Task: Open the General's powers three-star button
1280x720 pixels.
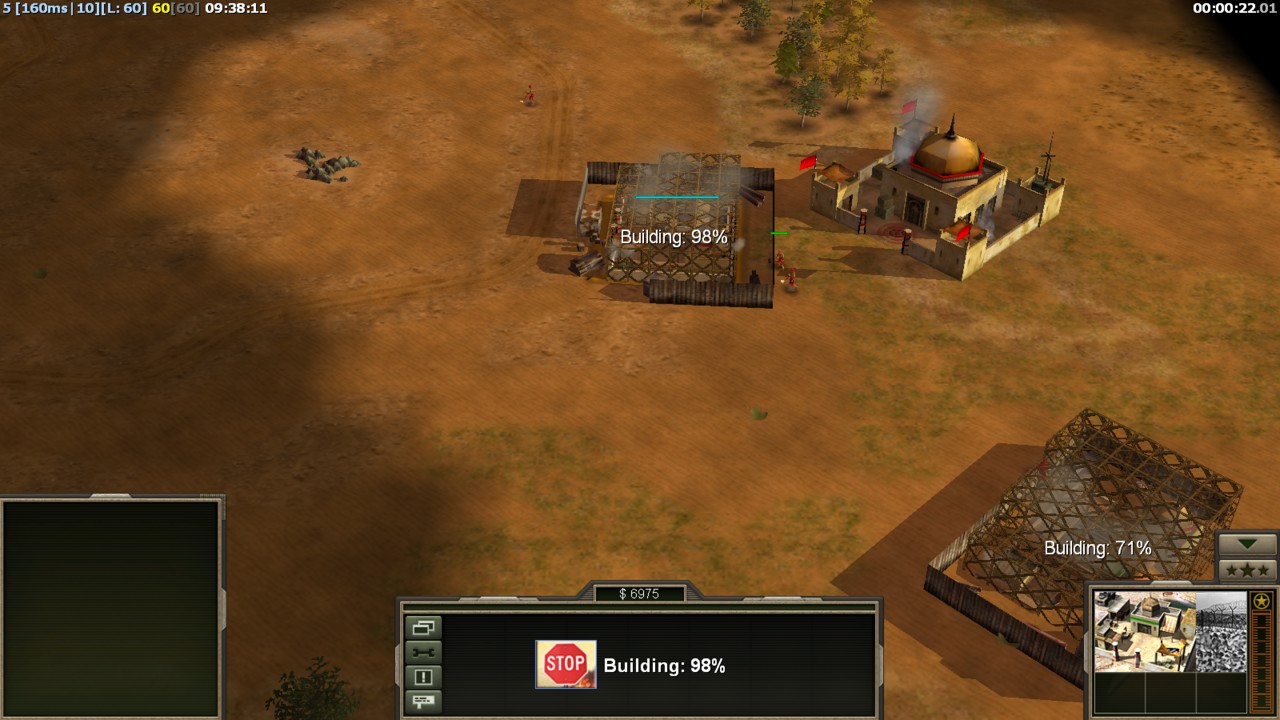Action: [1248, 570]
